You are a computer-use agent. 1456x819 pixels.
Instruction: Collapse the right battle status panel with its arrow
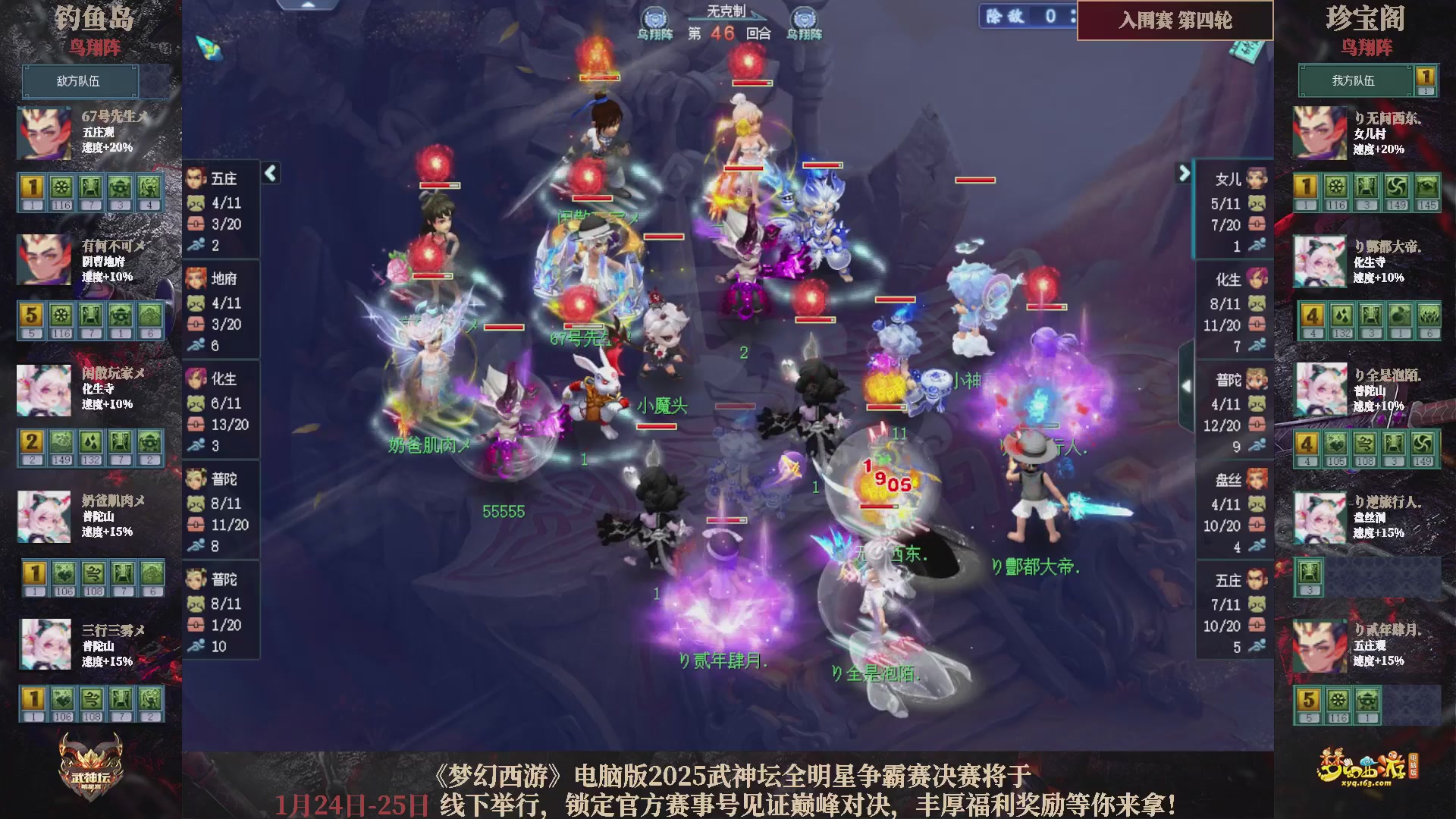pos(1183,173)
